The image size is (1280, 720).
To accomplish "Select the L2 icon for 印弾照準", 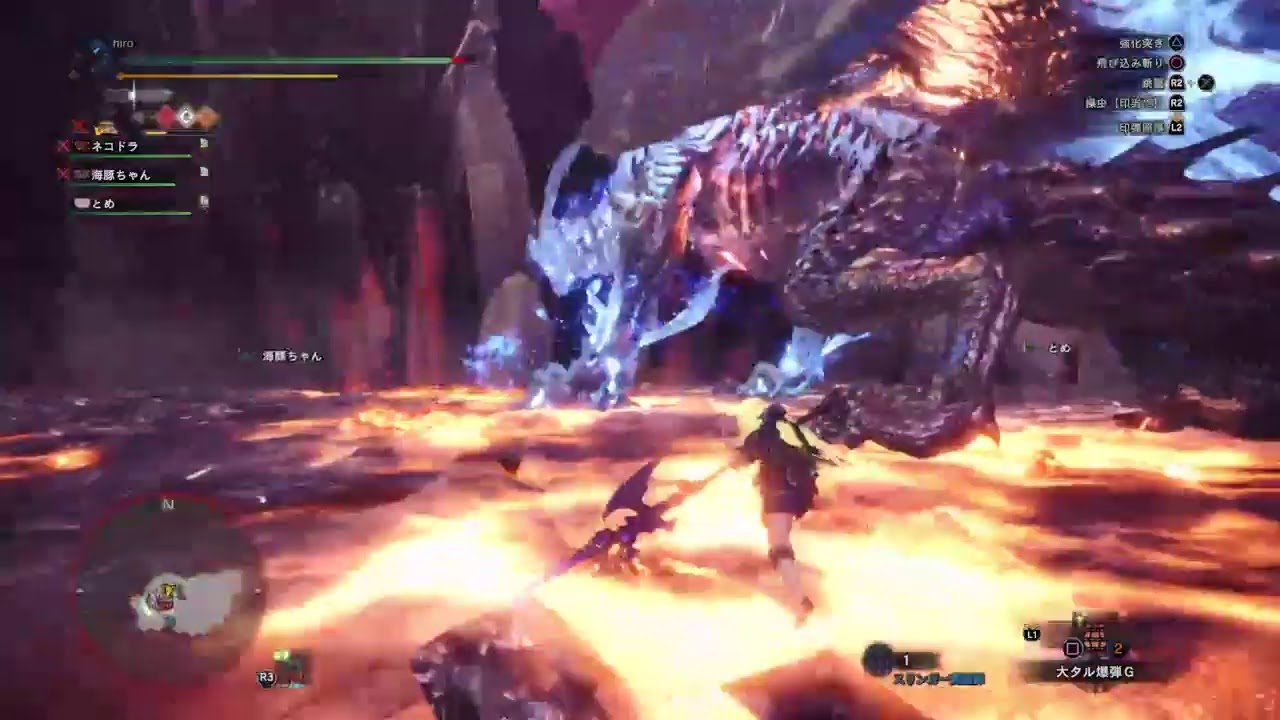I will pos(1178,127).
